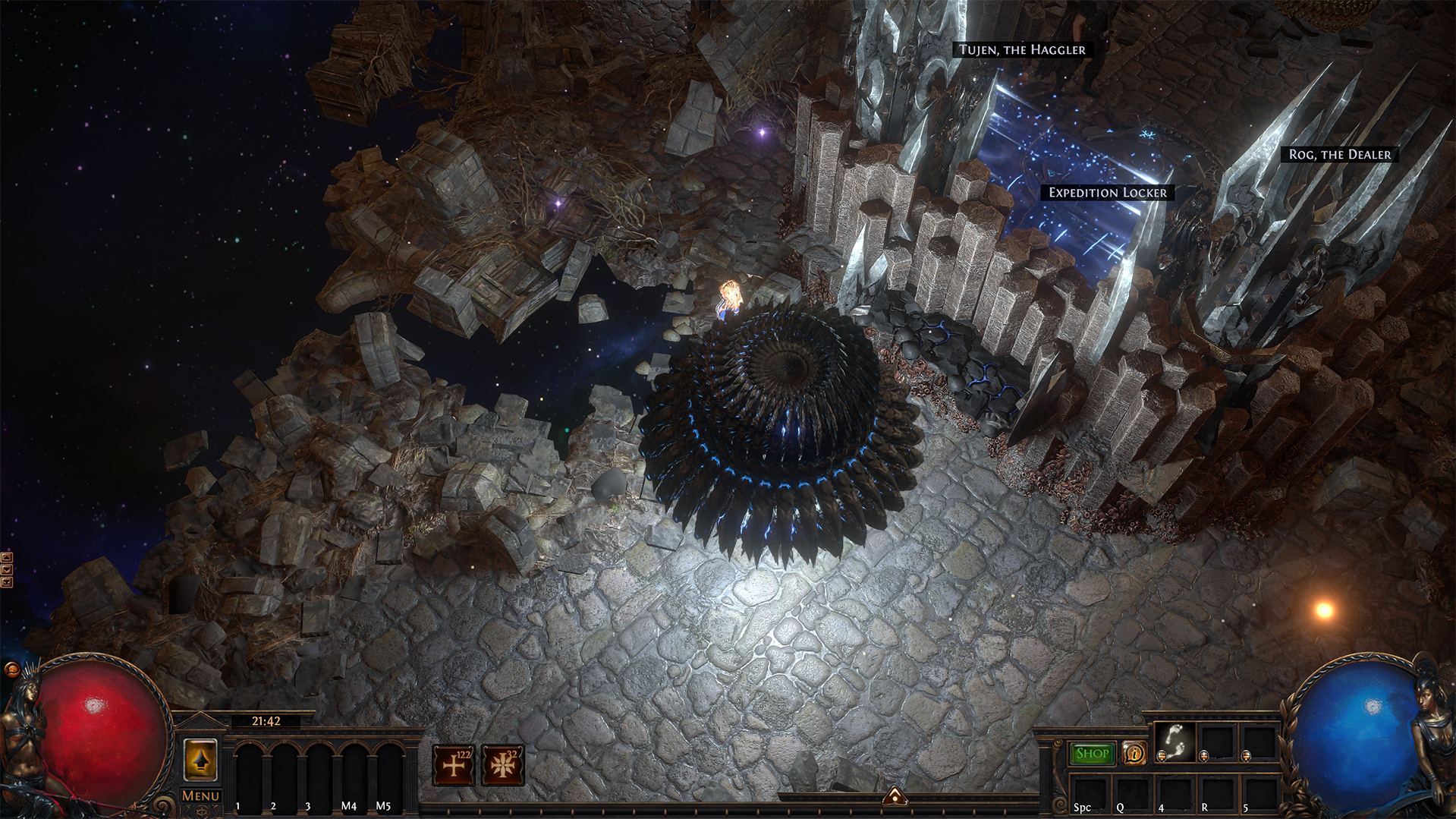Click the yellow level-up arrow icon
Image resolution: width=1456 pixels, height=819 pixels.
[x=200, y=761]
